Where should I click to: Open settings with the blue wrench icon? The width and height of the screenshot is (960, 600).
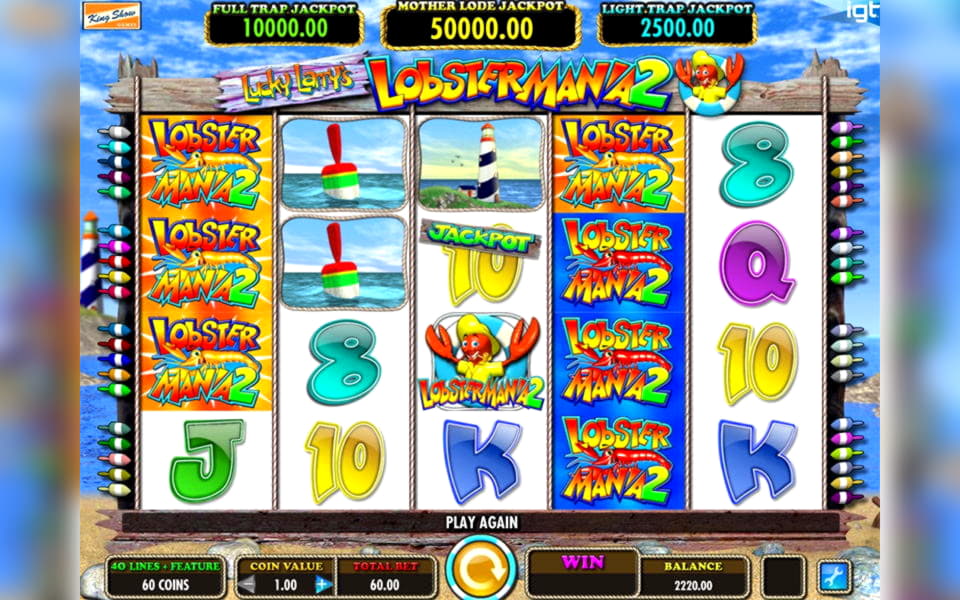click(x=834, y=575)
